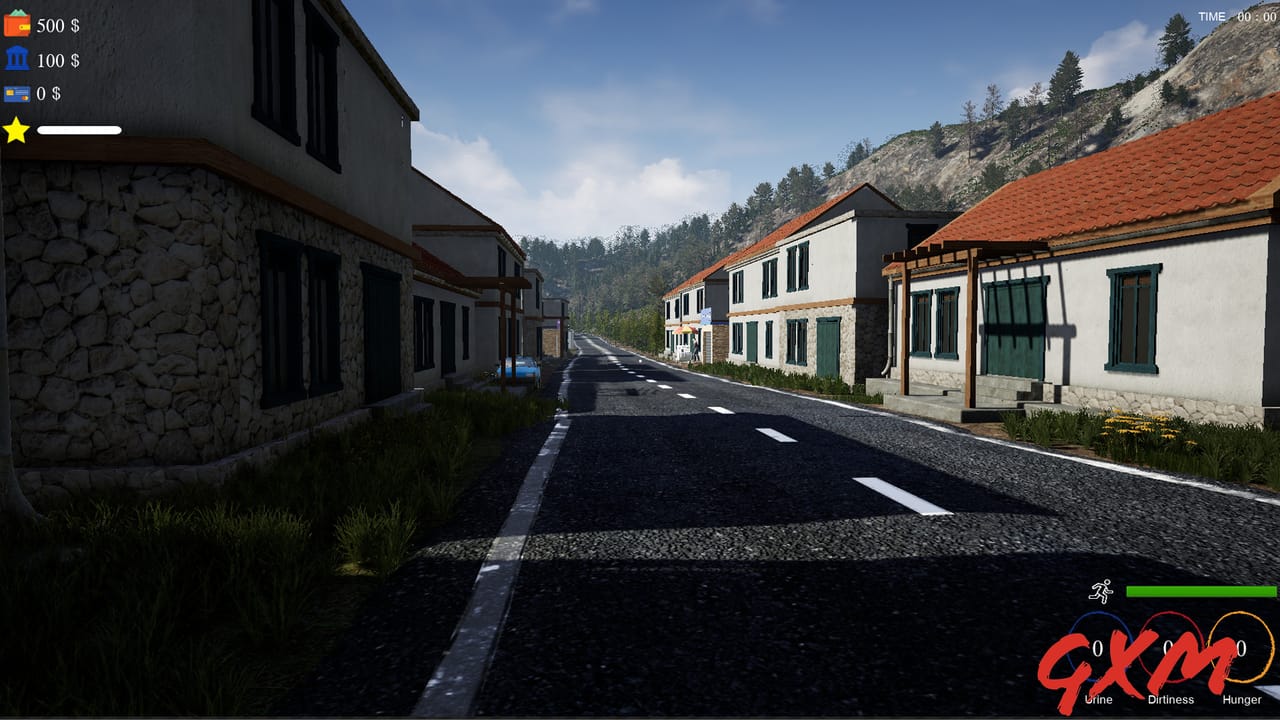
Task: Open the Urine status circle indicator
Action: [1100, 647]
